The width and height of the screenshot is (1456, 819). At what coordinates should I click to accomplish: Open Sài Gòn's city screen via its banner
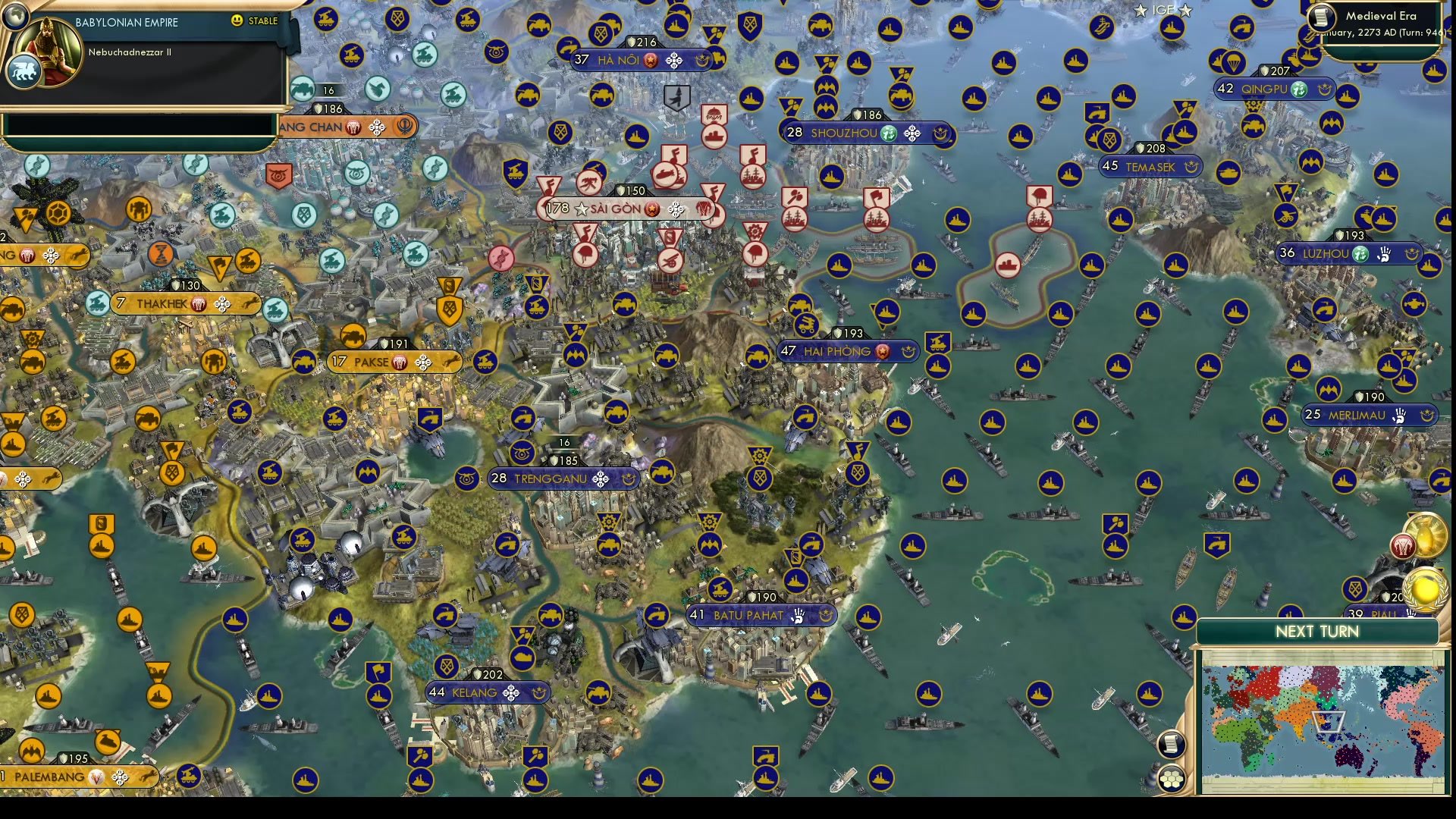point(614,209)
